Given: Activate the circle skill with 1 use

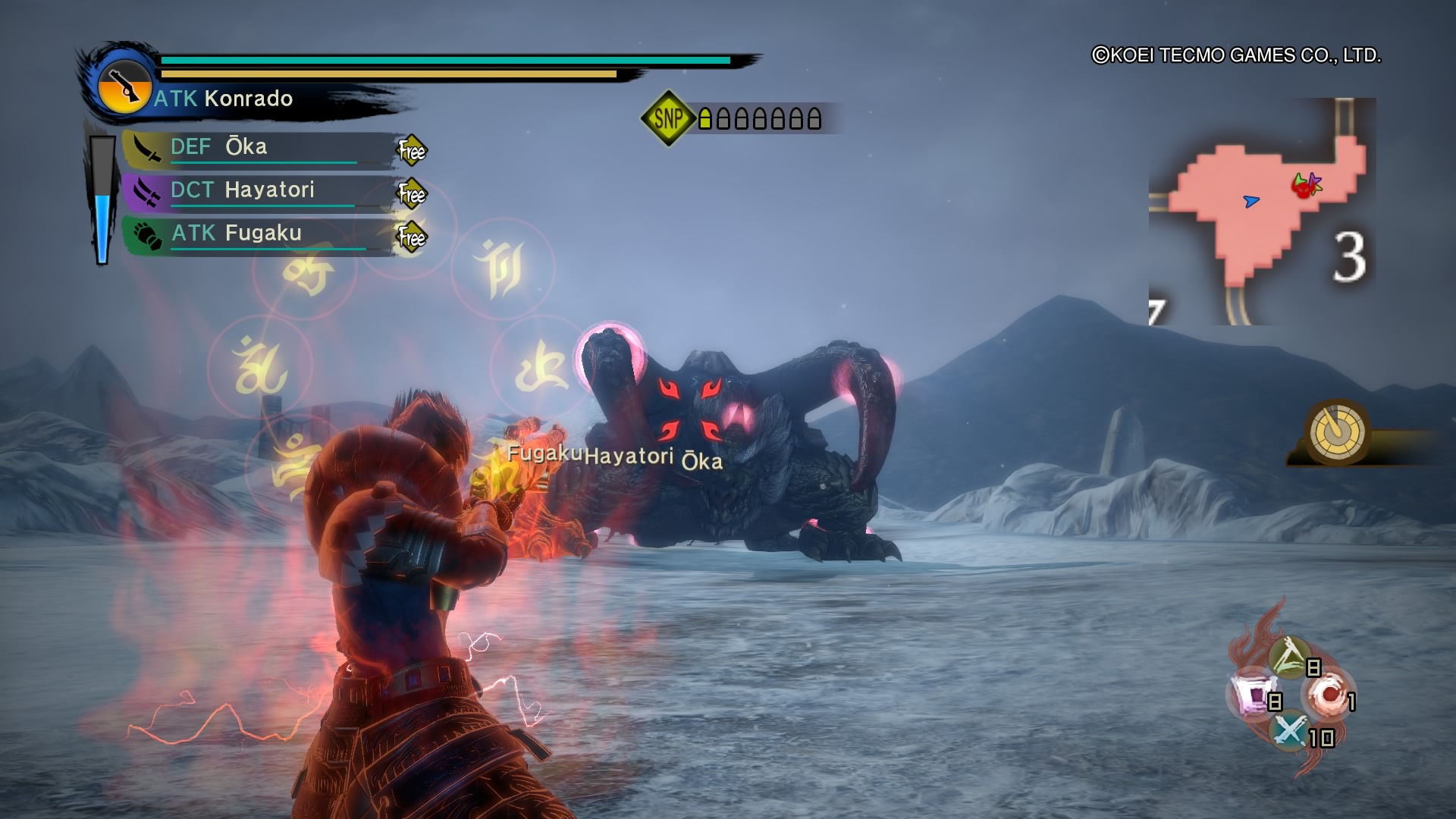Looking at the screenshot, I should click(1327, 695).
